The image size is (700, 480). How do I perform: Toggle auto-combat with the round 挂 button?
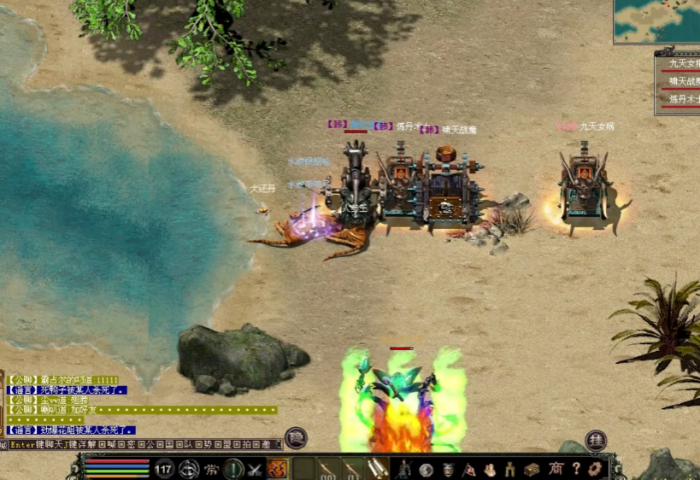coord(596,440)
